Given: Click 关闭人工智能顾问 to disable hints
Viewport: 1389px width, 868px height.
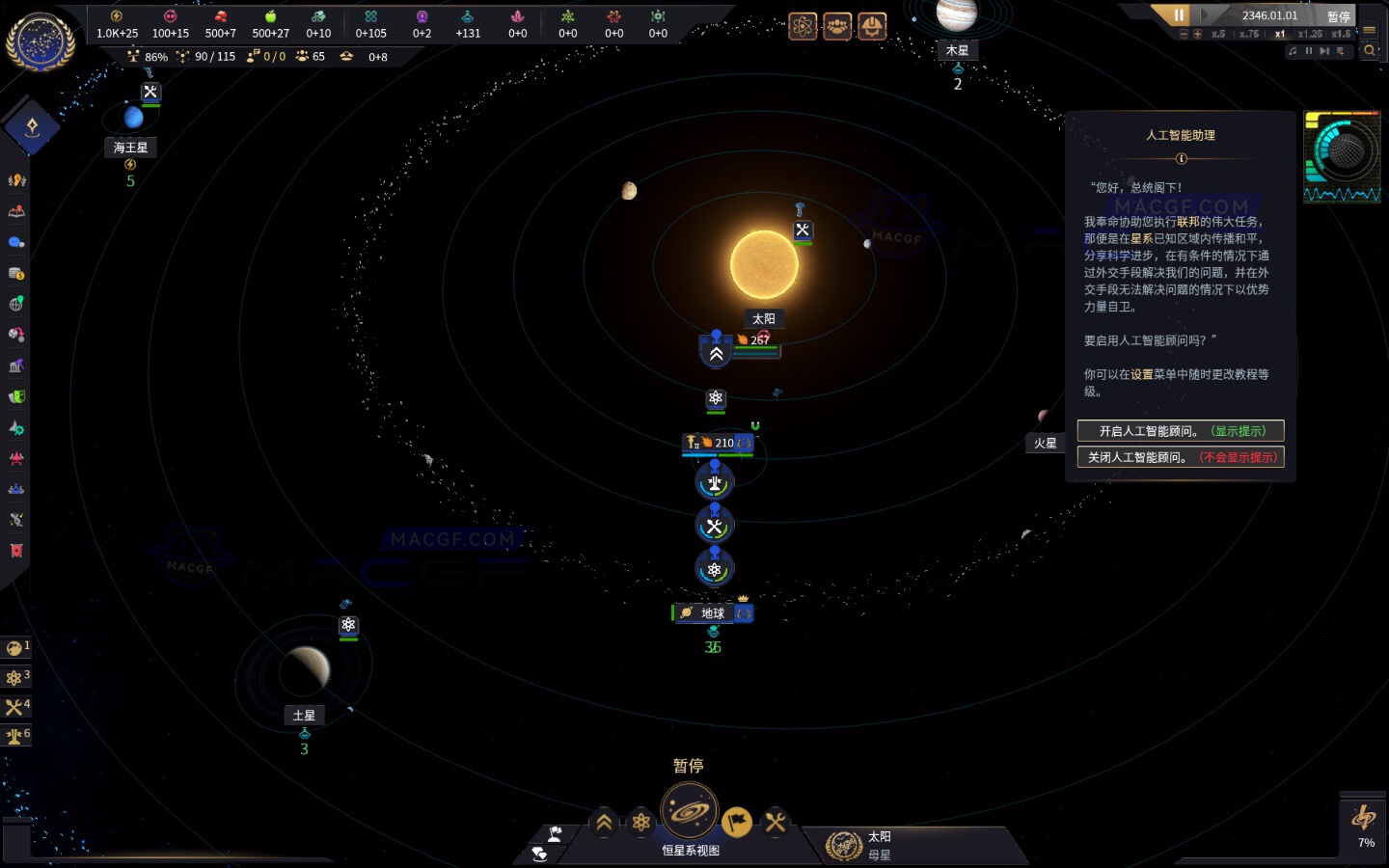Looking at the screenshot, I should point(1180,457).
